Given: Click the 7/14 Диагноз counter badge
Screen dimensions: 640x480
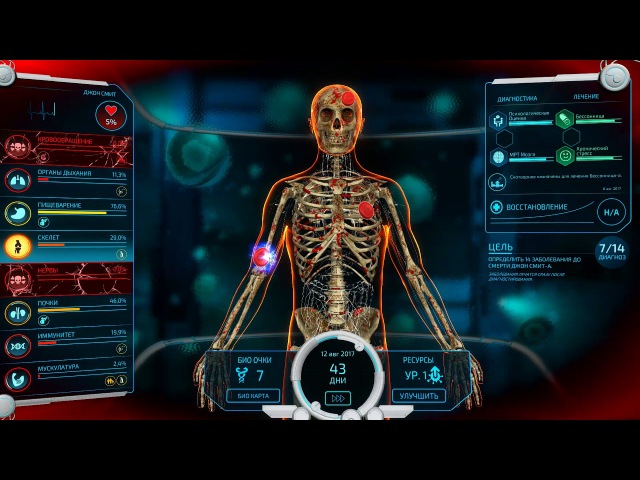Looking at the screenshot, I should pyautogui.click(x=610, y=250).
